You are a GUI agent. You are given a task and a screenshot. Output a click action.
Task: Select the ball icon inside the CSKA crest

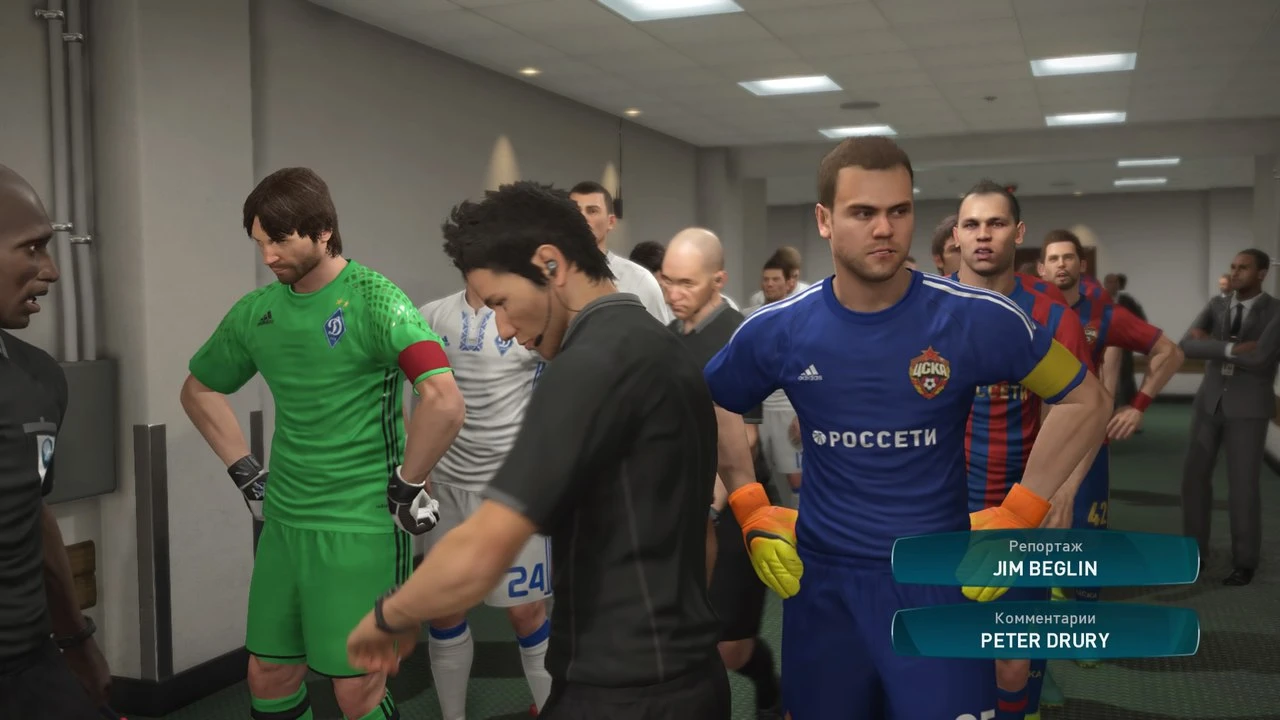tap(930, 382)
